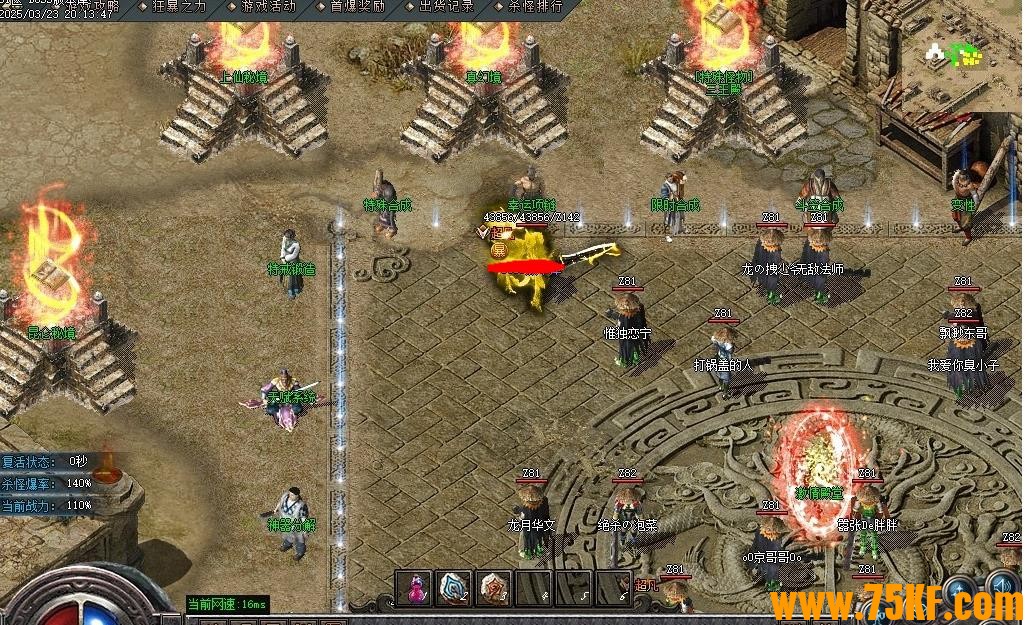Open the 狂暴之力 menu
This screenshot has height=625, width=1028.
[177, 6]
